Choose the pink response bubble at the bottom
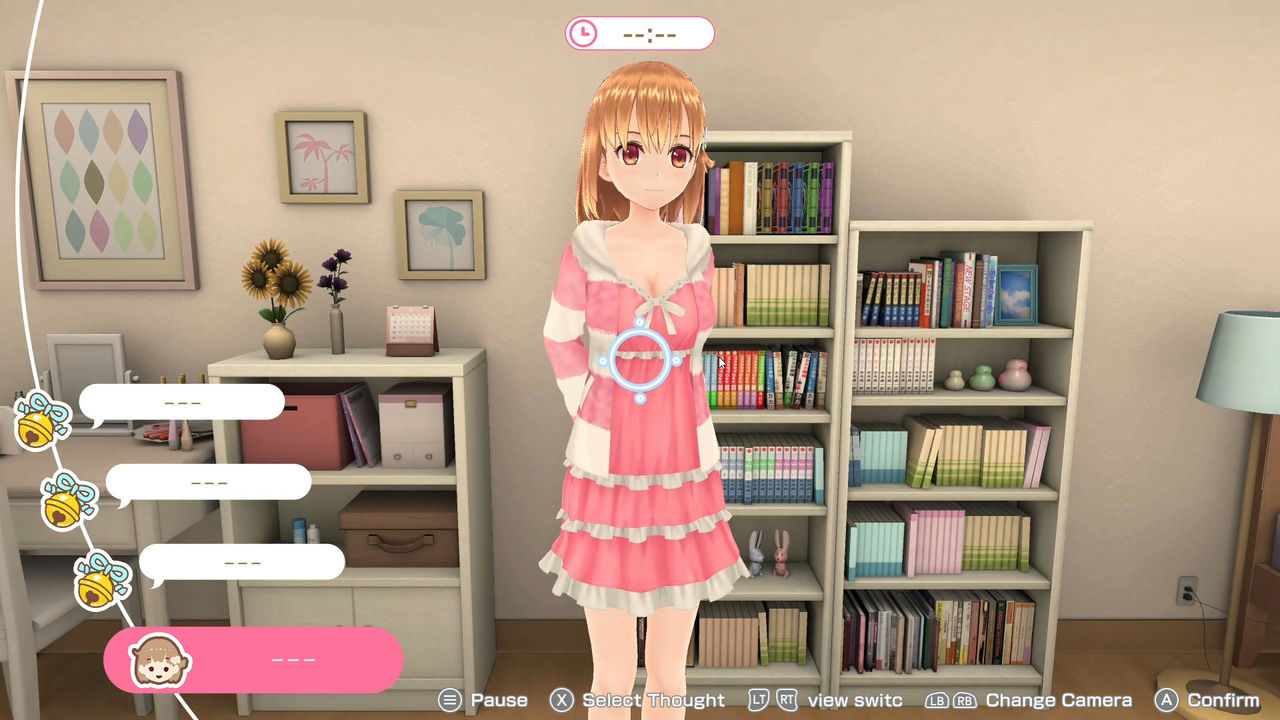This screenshot has width=1280, height=720. pos(255,659)
